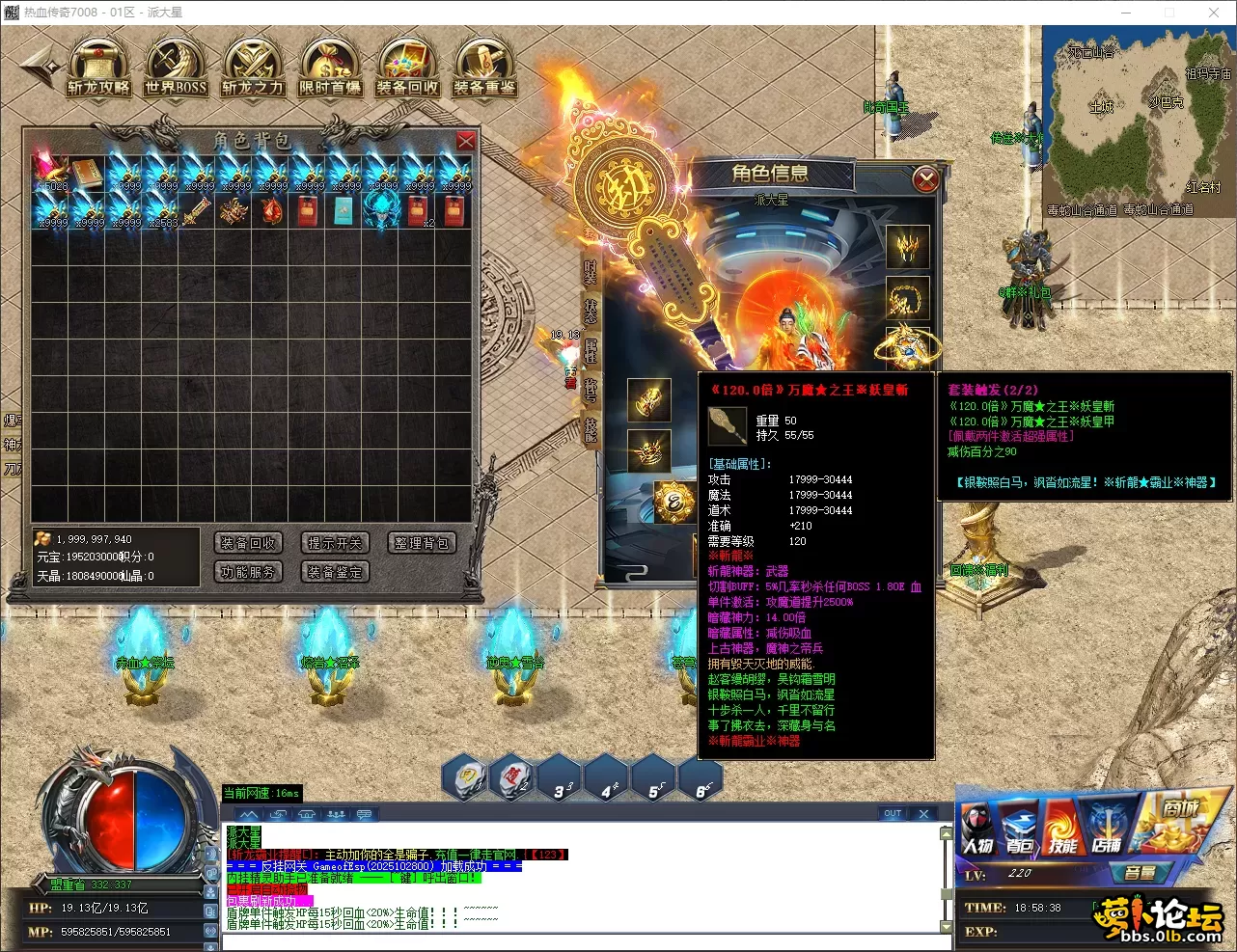Close the 角色背包 bag window

tap(465, 141)
